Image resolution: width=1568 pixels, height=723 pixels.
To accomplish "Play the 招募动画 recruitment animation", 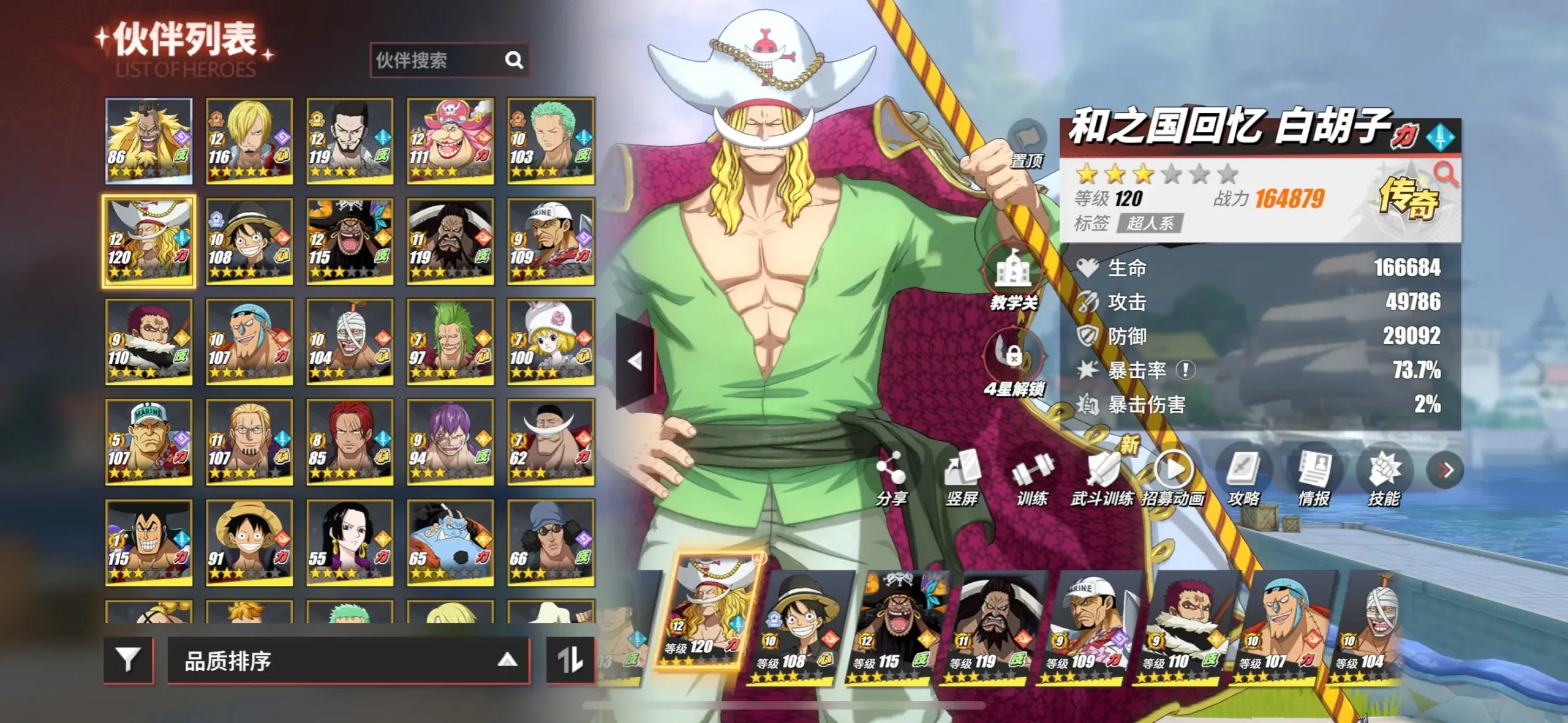I will (1173, 478).
